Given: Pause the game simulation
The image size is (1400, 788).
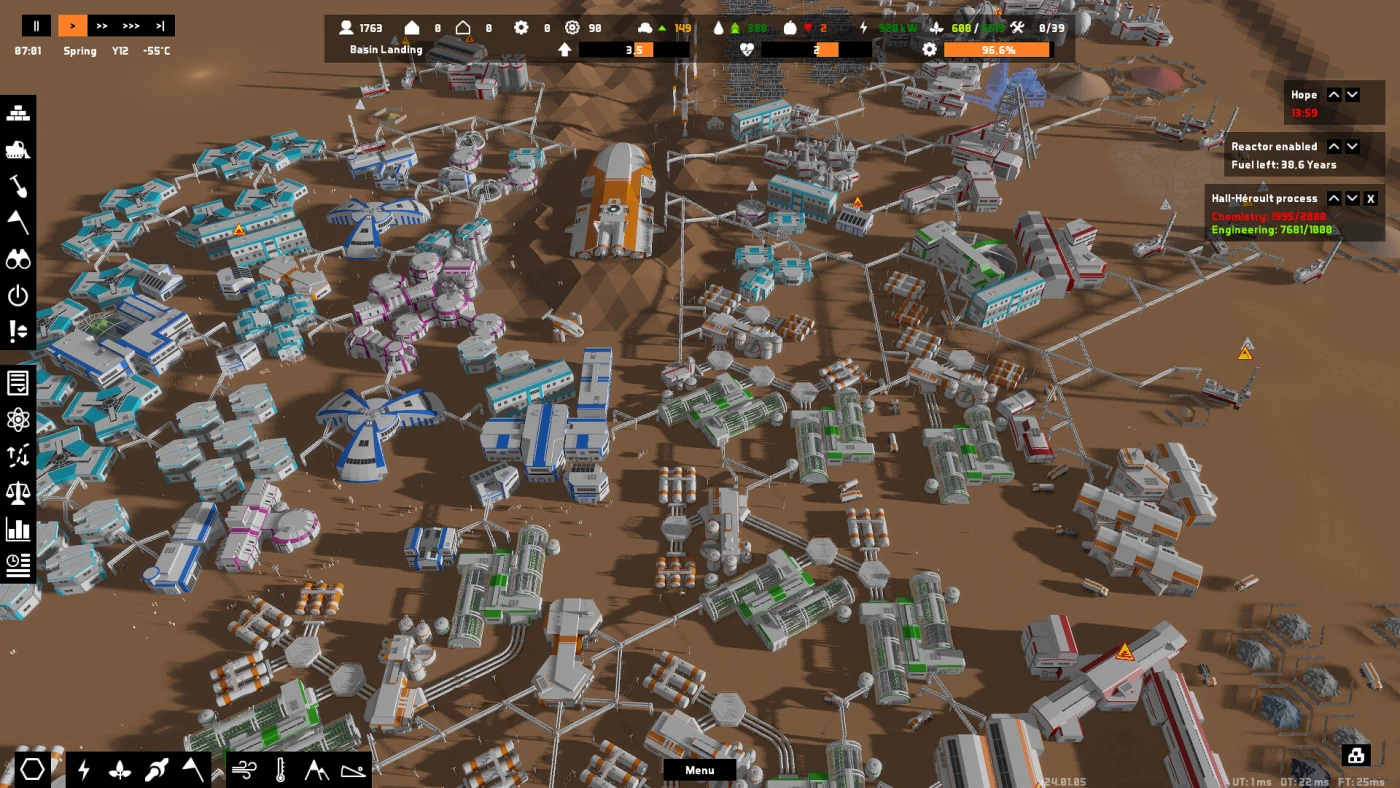Looking at the screenshot, I should 36,26.
